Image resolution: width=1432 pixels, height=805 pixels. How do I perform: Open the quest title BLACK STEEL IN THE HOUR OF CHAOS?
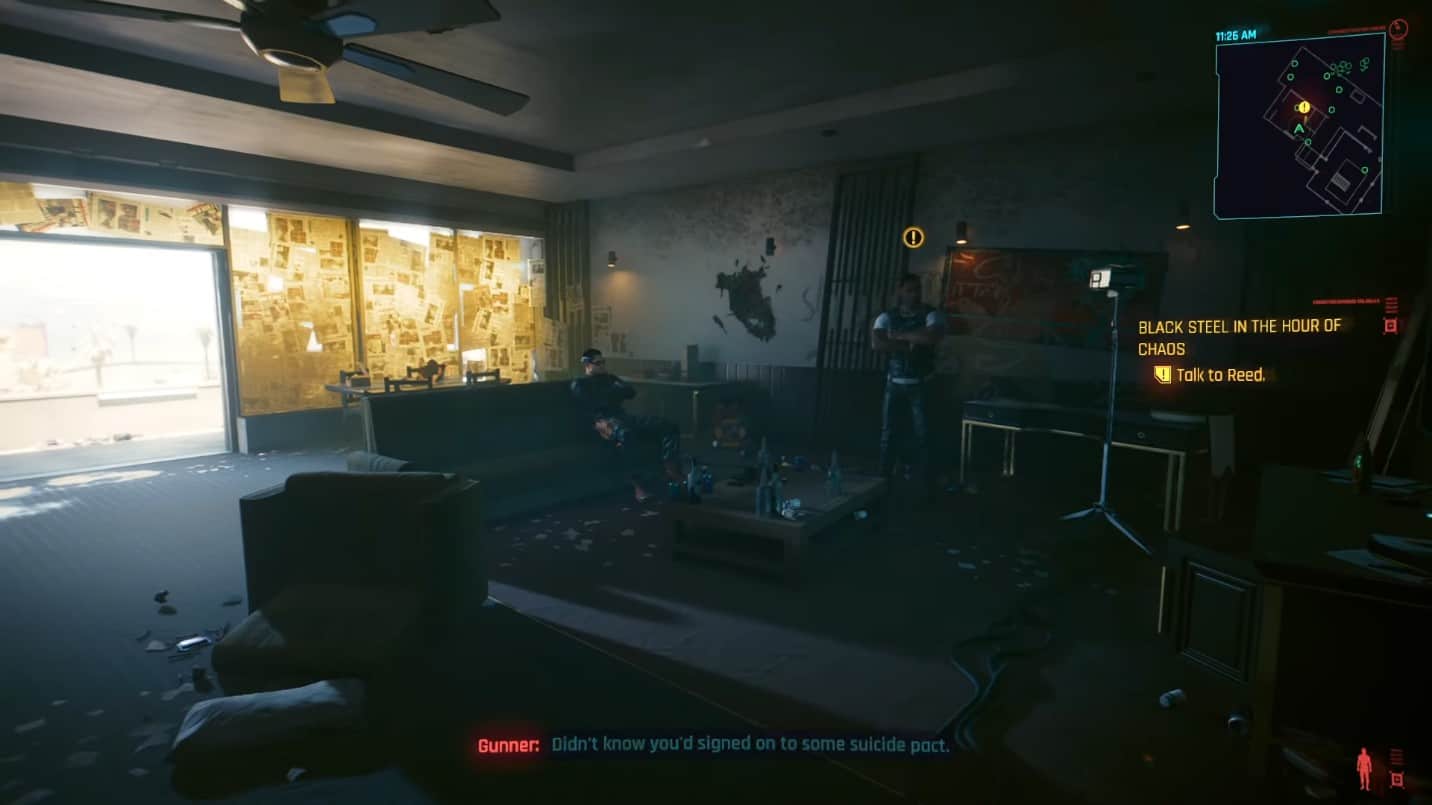coord(1240,337)
